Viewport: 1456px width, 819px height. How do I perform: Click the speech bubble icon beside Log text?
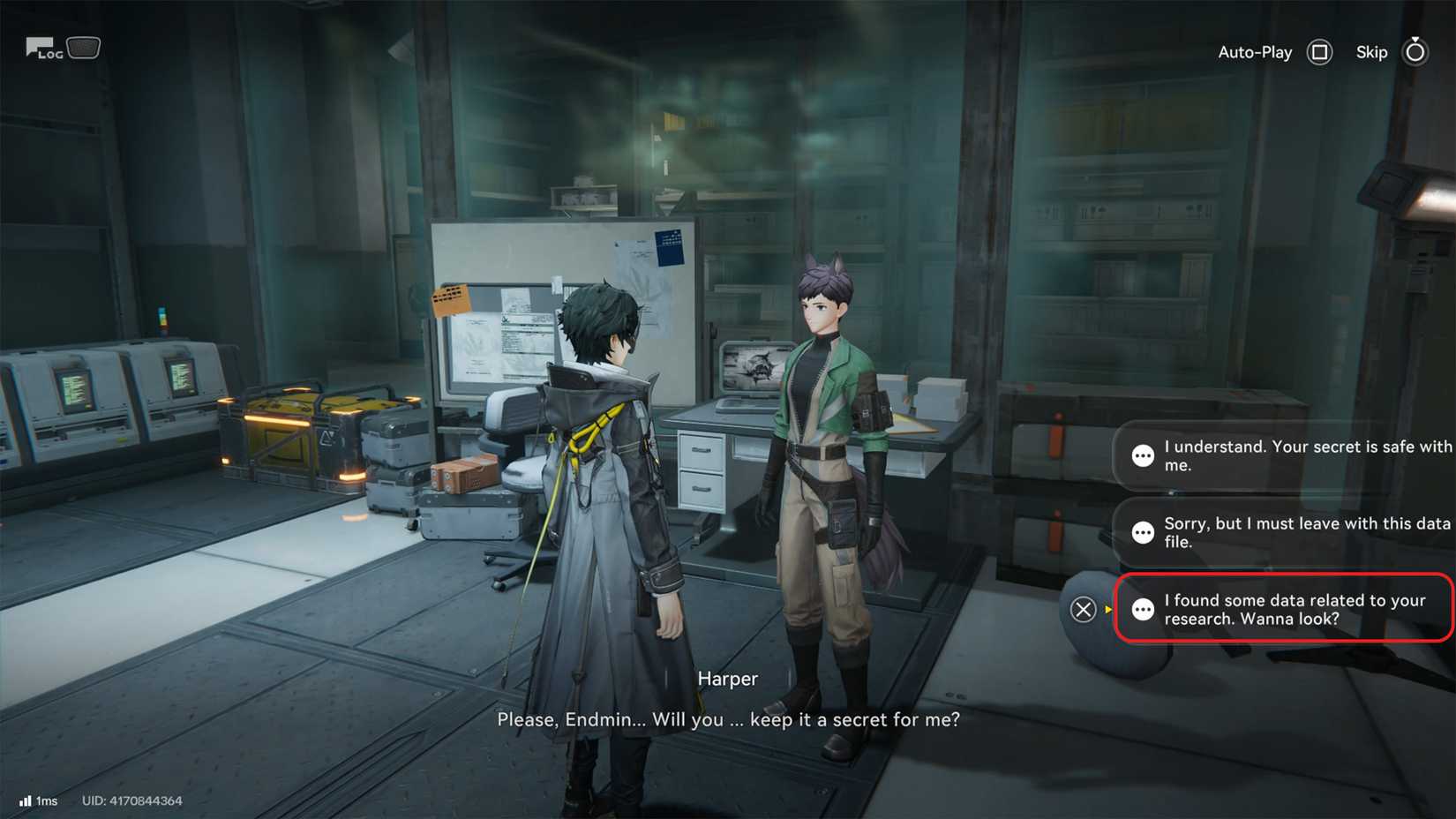(x=38, y=45)
